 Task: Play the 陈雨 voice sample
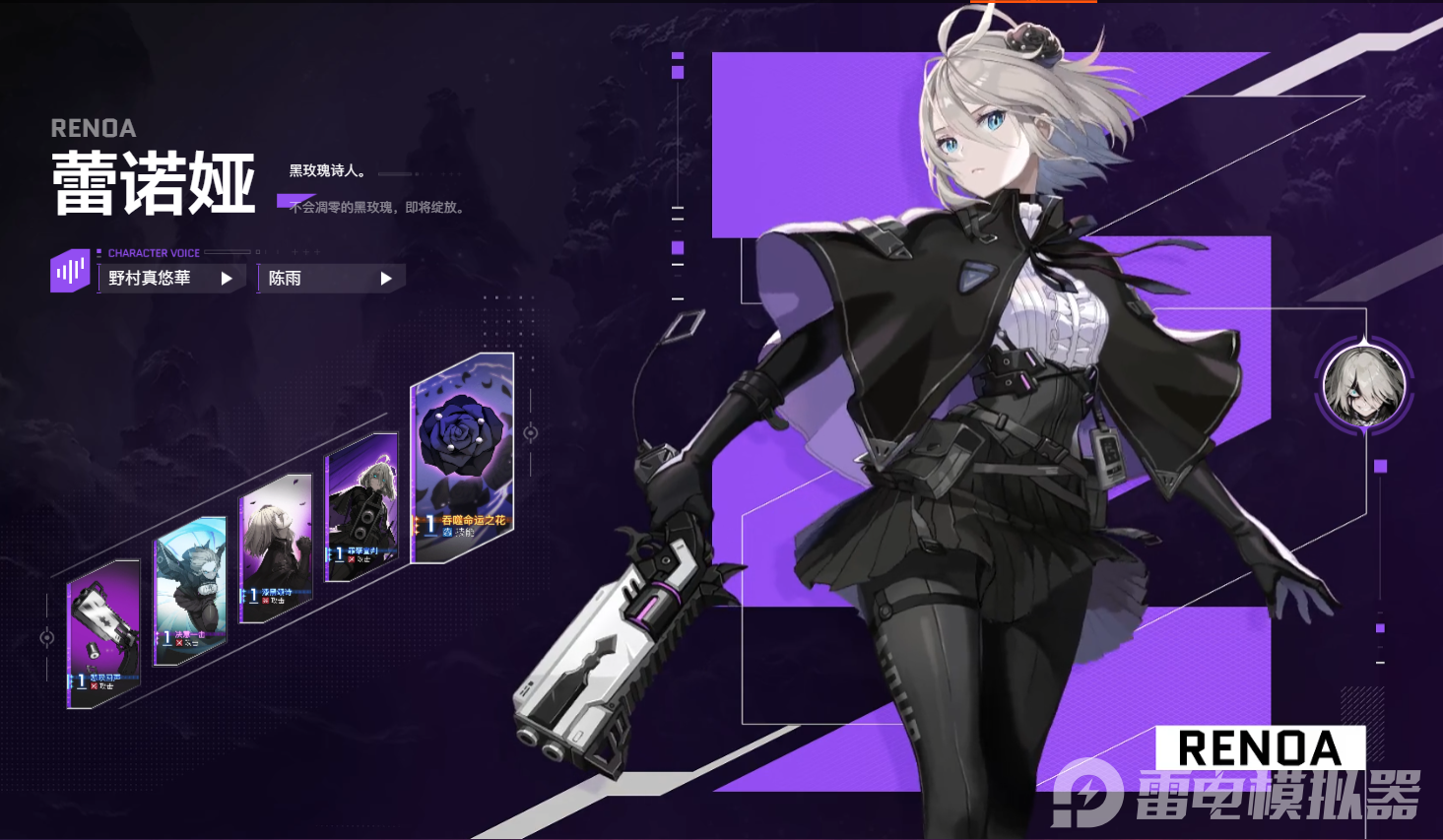click(386, 279)
